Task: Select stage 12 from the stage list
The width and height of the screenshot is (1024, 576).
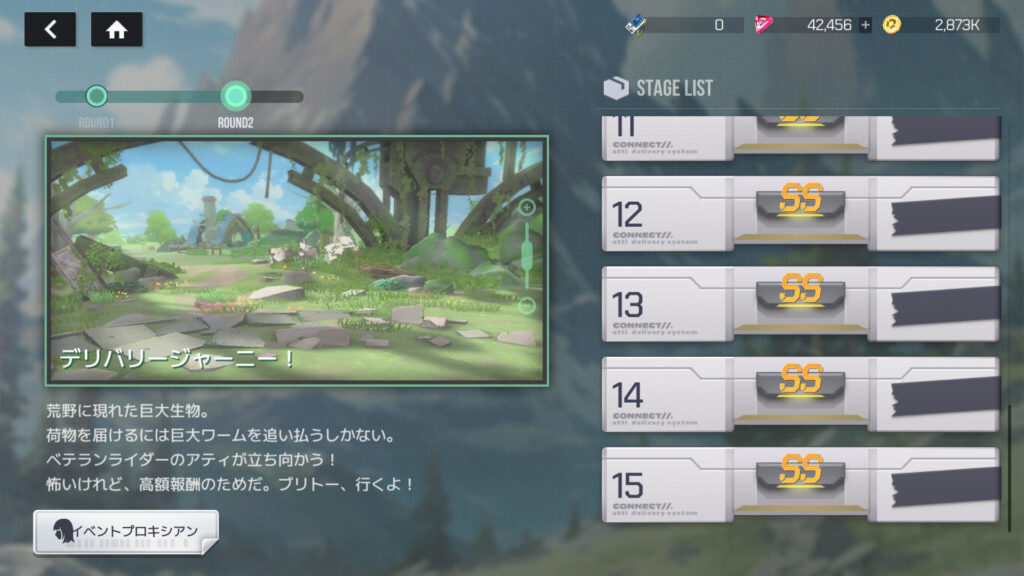Action: (x=799, y=214)
